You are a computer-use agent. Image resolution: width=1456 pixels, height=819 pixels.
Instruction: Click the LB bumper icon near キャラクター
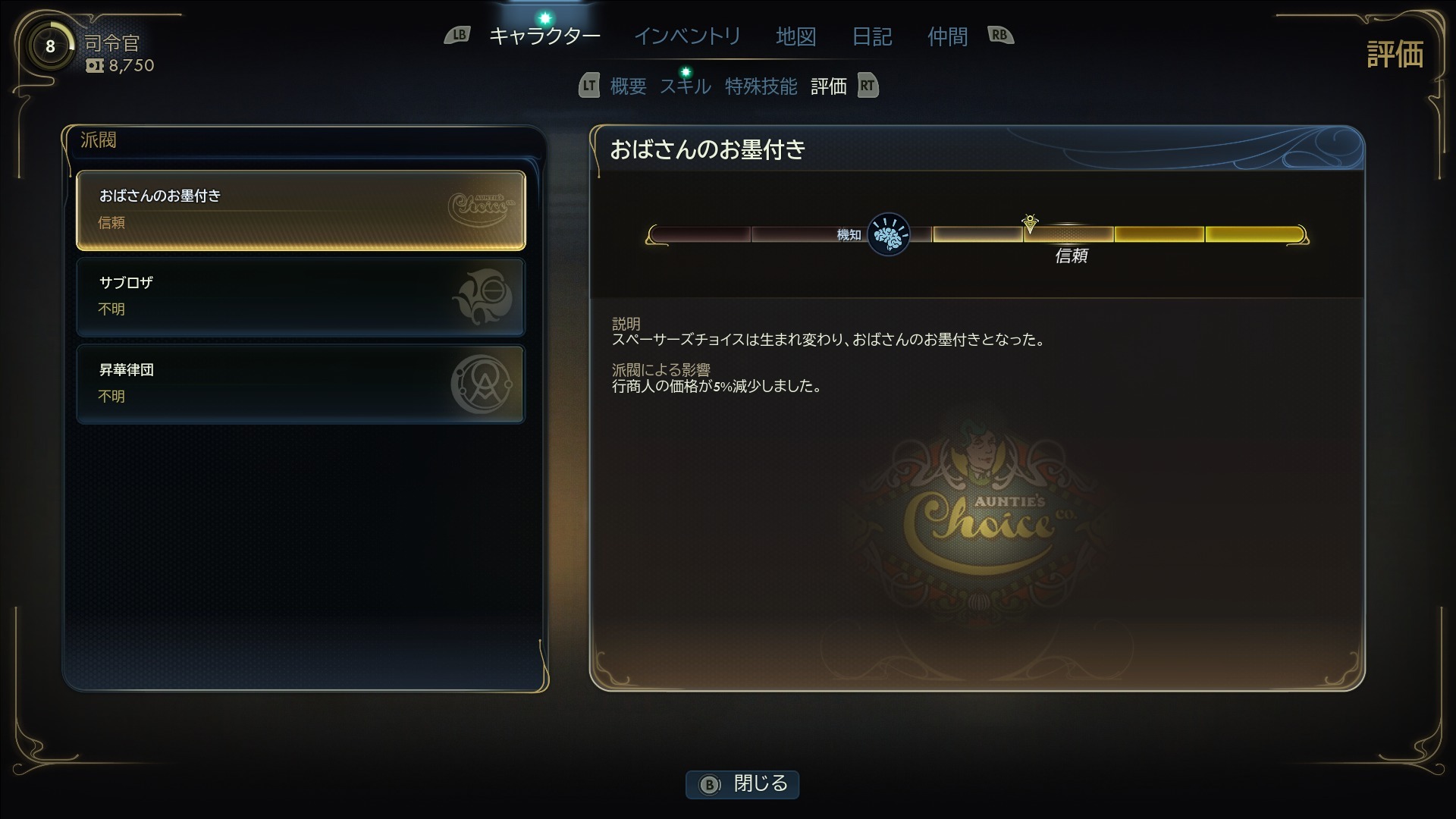(458, 35)
